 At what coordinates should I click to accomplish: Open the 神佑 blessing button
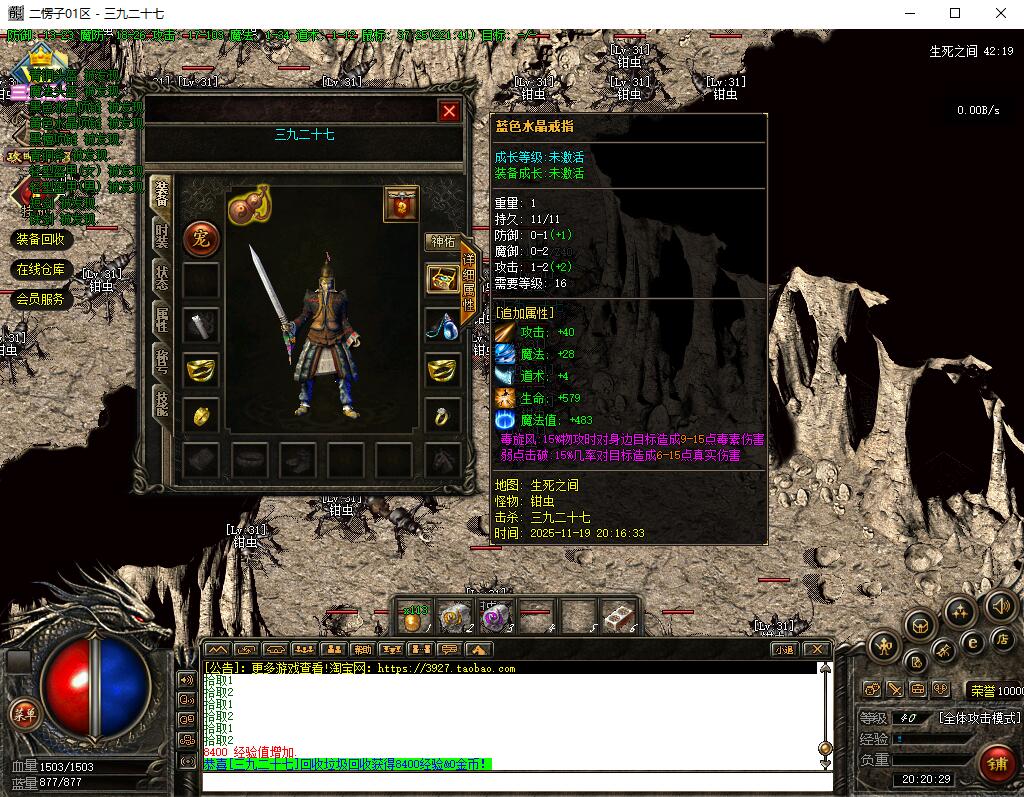(441, 242)
